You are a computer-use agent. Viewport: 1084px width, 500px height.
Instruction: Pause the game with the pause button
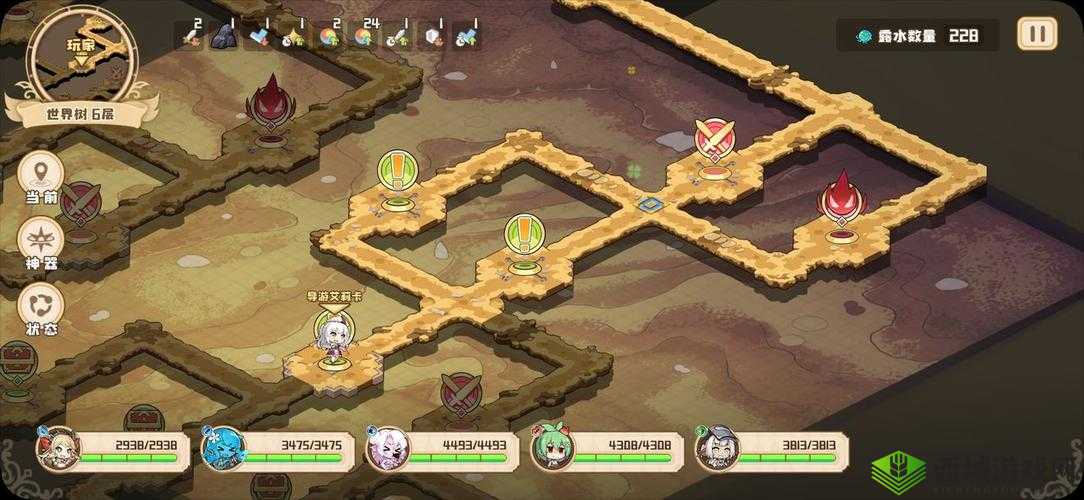1037,34
